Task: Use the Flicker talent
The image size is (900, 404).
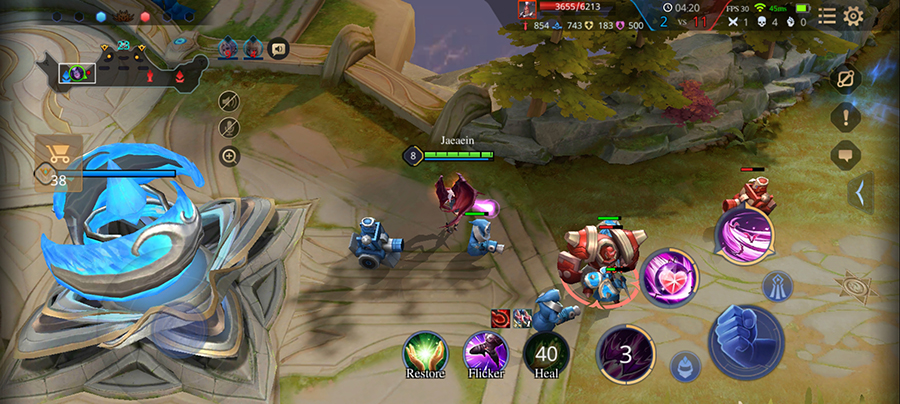Action: click(x=485, y=353)
